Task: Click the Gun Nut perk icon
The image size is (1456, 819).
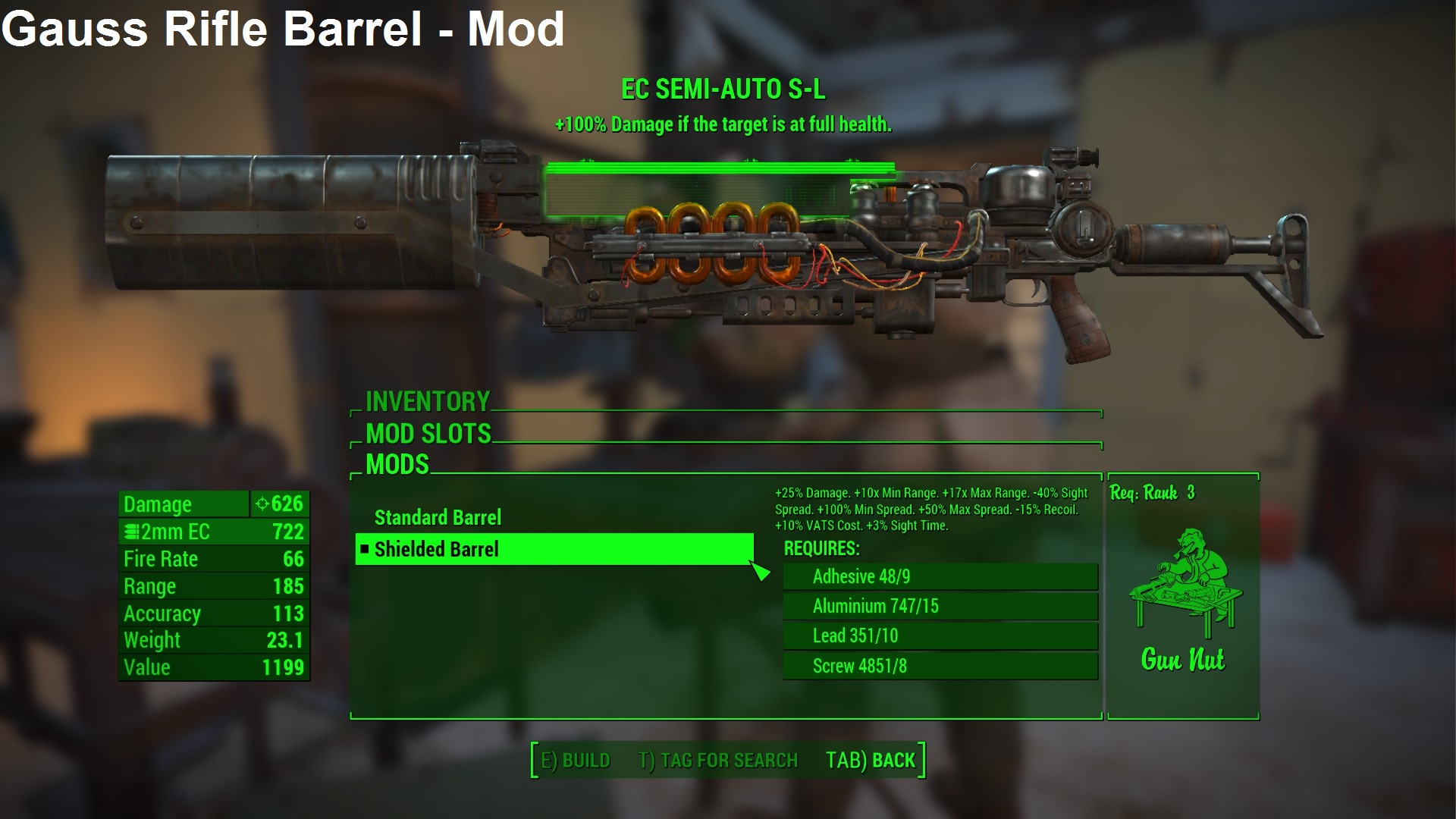Action: pos(1182,585)
